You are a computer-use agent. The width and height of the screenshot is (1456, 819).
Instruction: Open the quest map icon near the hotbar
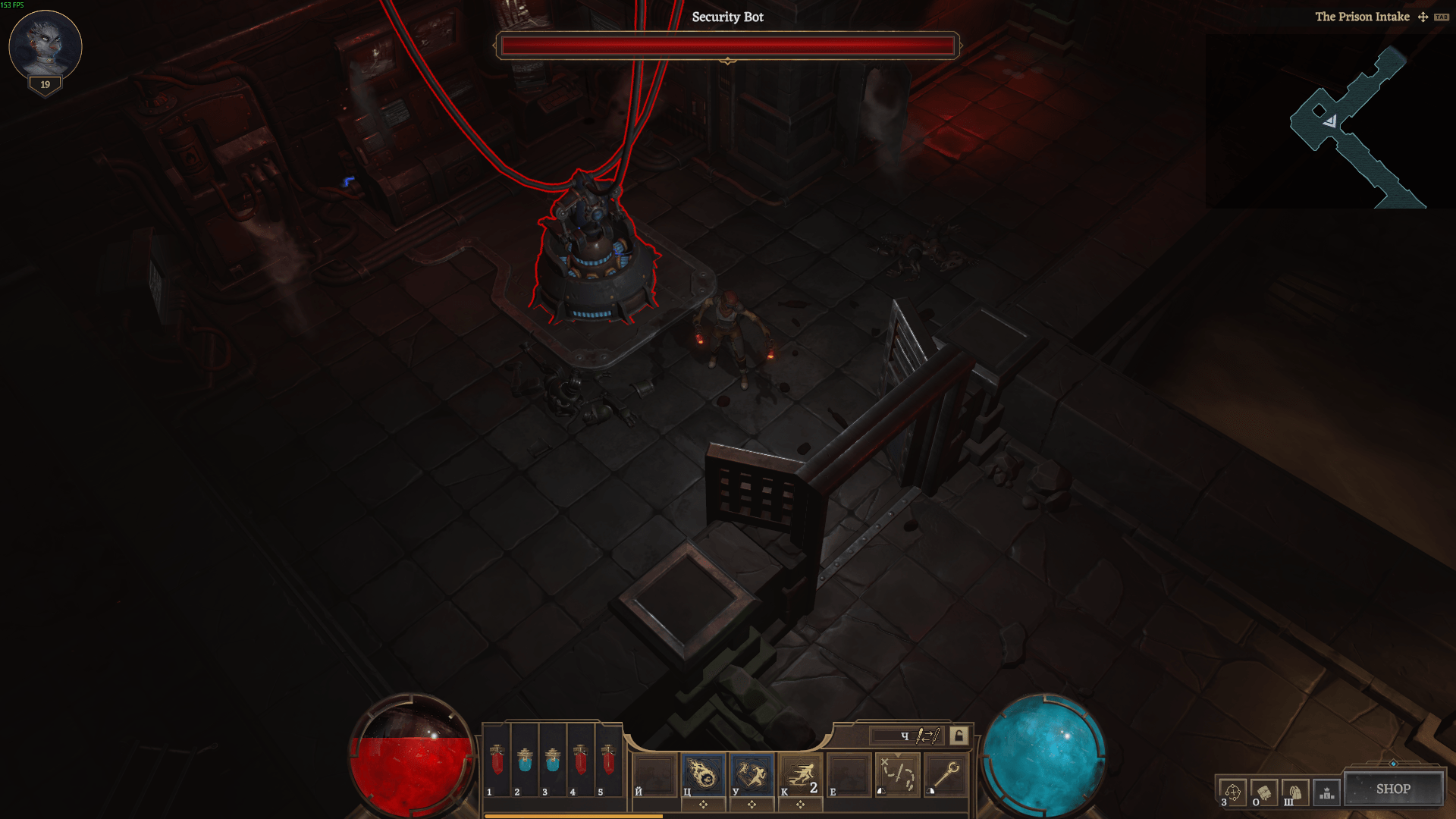pos(898,775)
